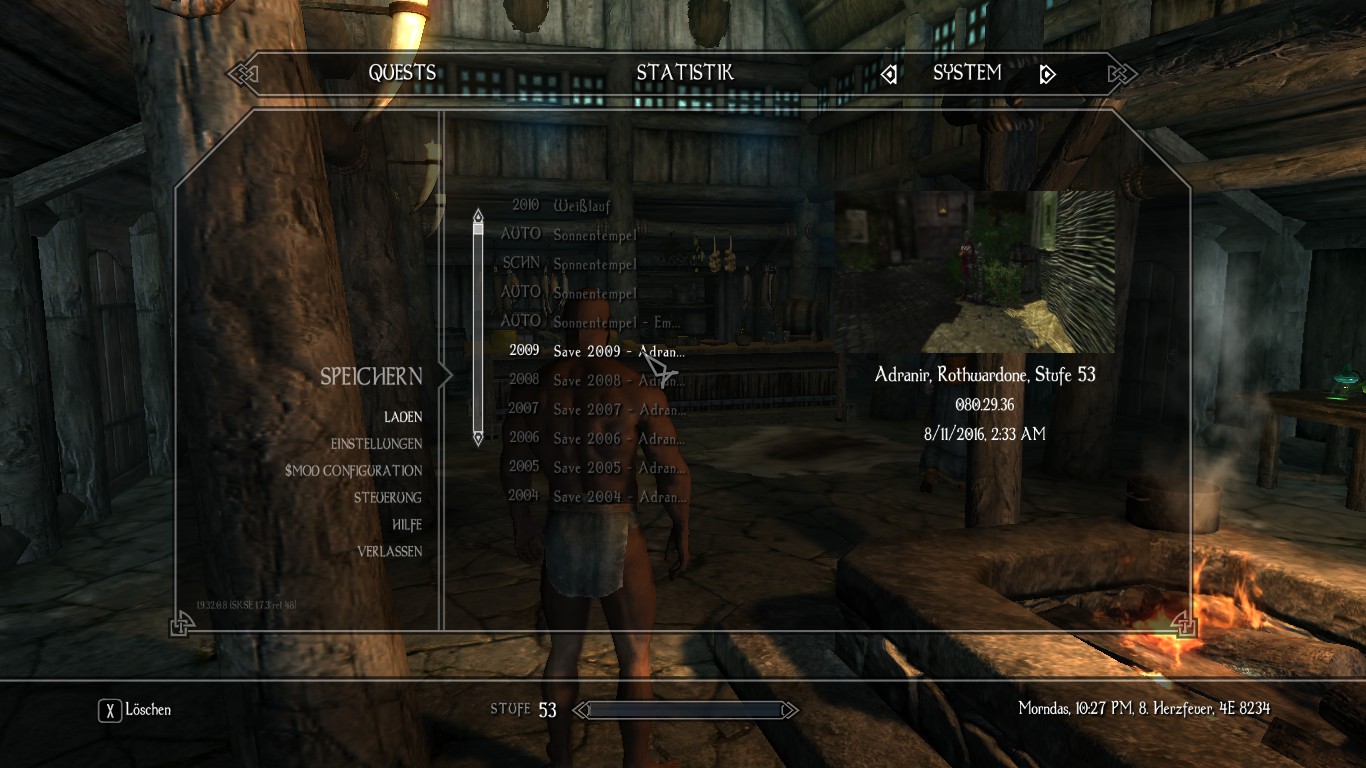Open the $Mod Configuration entry
The height and width of the screenshot is (768, 1366).
point(353,471)
